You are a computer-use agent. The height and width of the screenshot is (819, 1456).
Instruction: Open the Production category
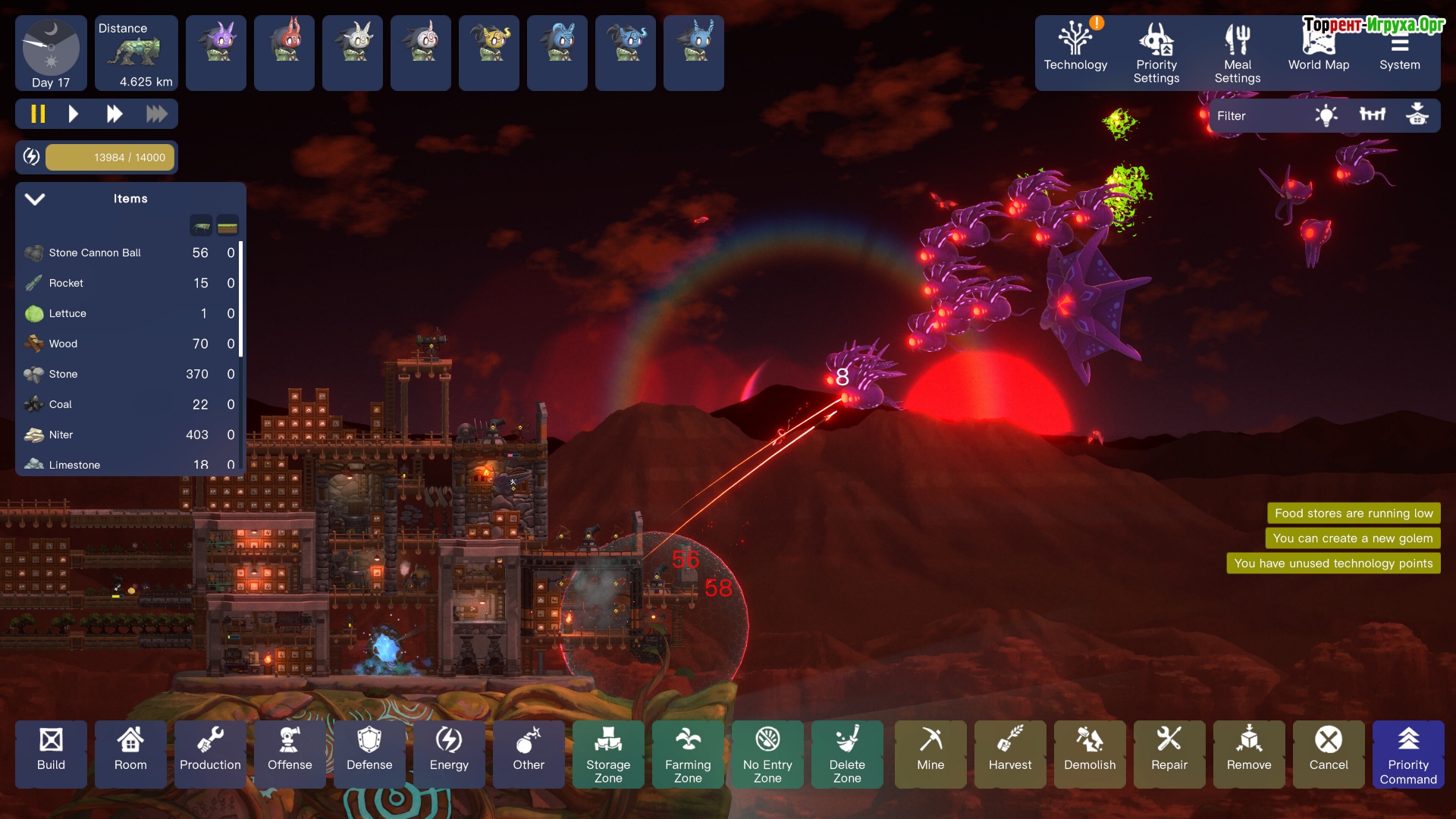(x=210, y=752)
